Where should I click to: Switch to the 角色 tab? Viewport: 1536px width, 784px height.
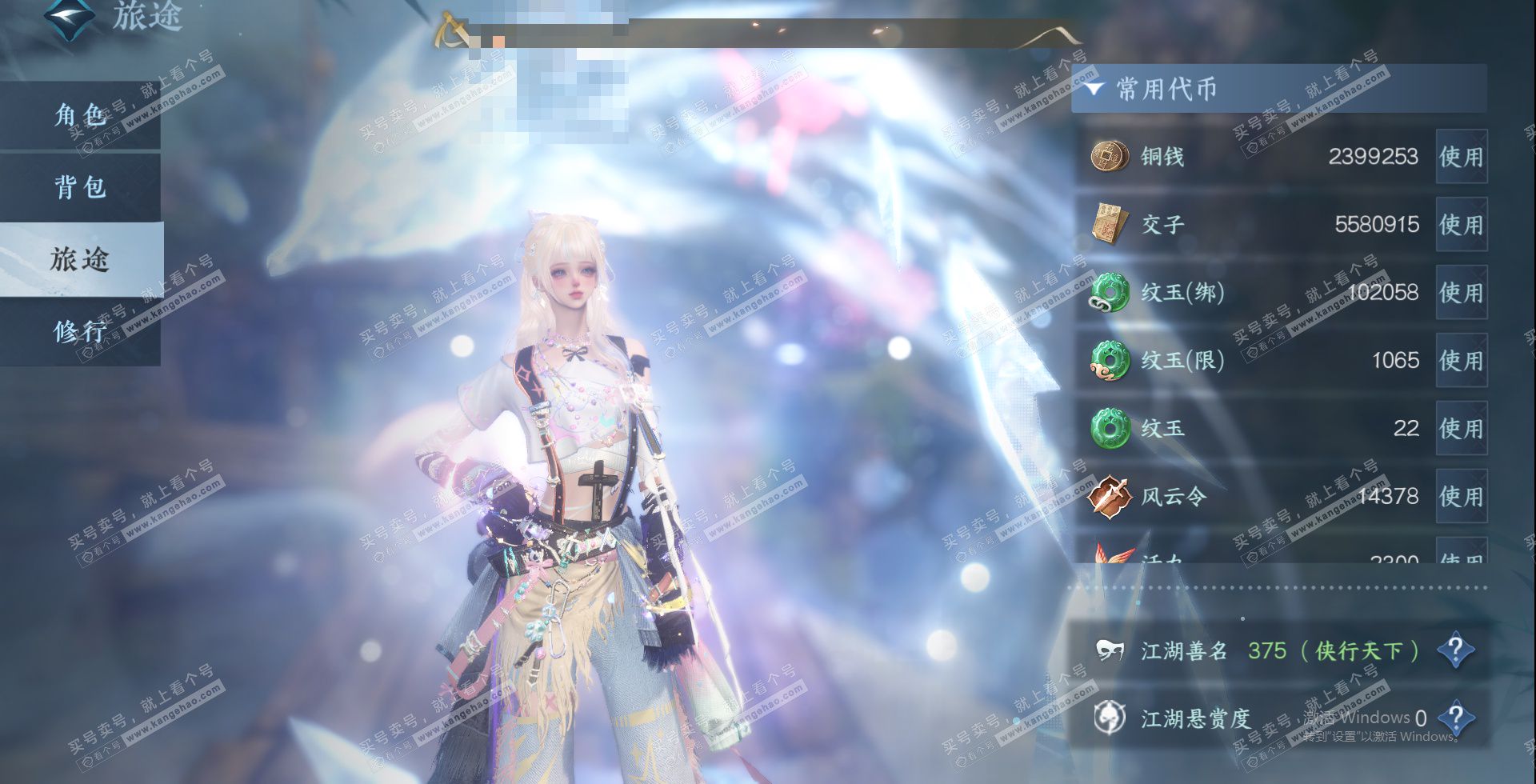click(x=80, y=115)
